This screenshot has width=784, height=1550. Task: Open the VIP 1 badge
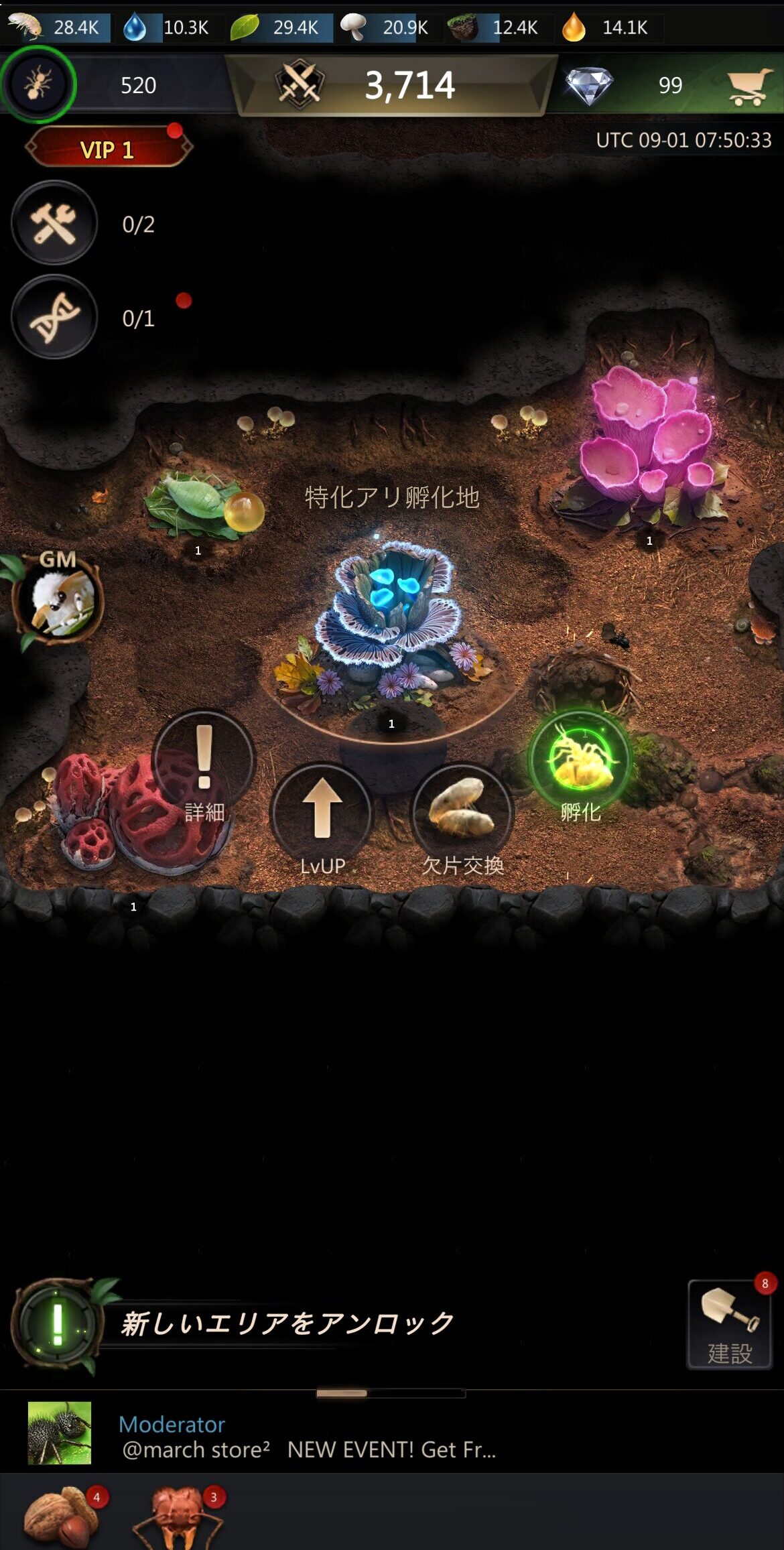[x=108, y=147]
